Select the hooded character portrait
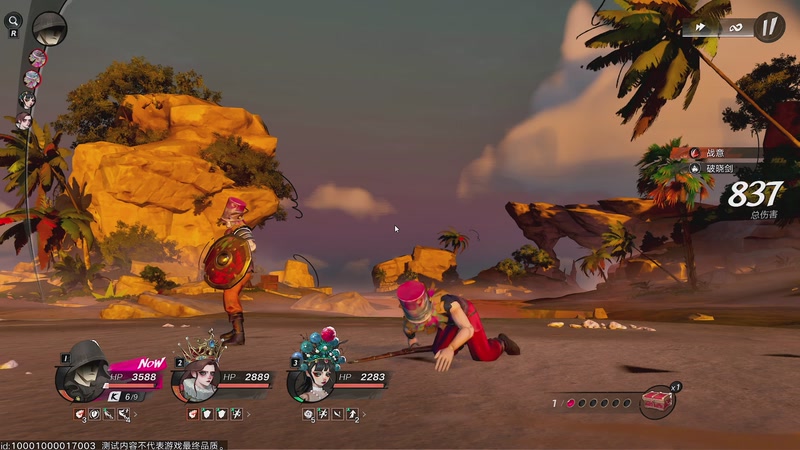Image resolution: width=800 pixels, height=450 pixels. [83, 378]
